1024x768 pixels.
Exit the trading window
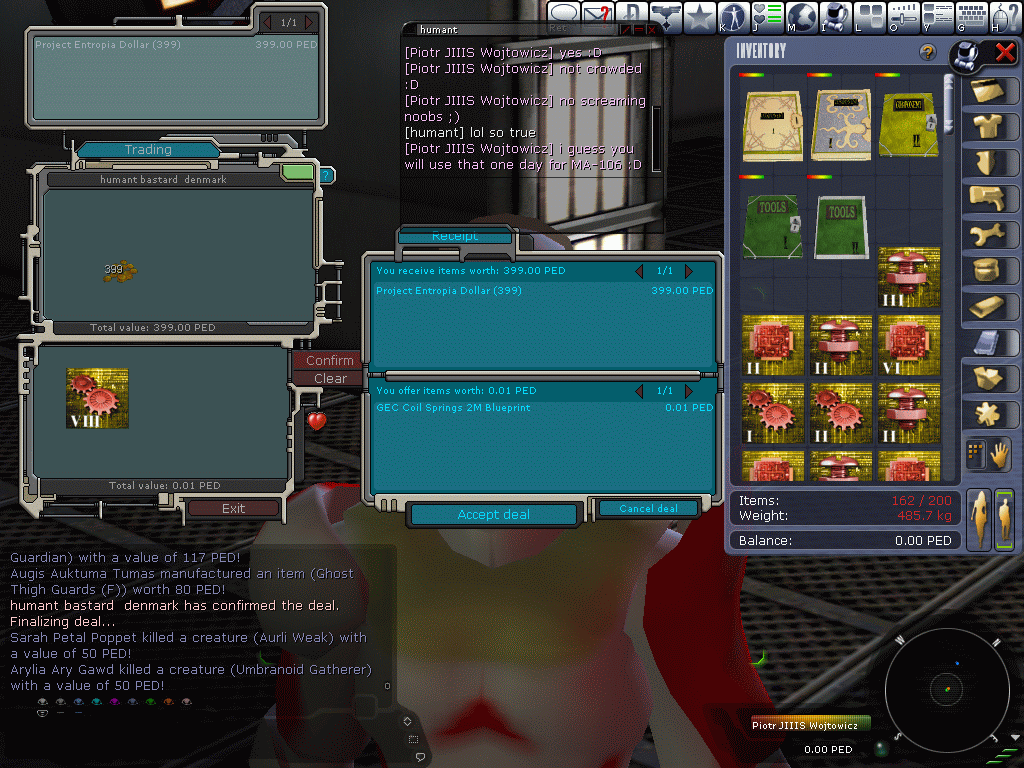click(233, 508)
